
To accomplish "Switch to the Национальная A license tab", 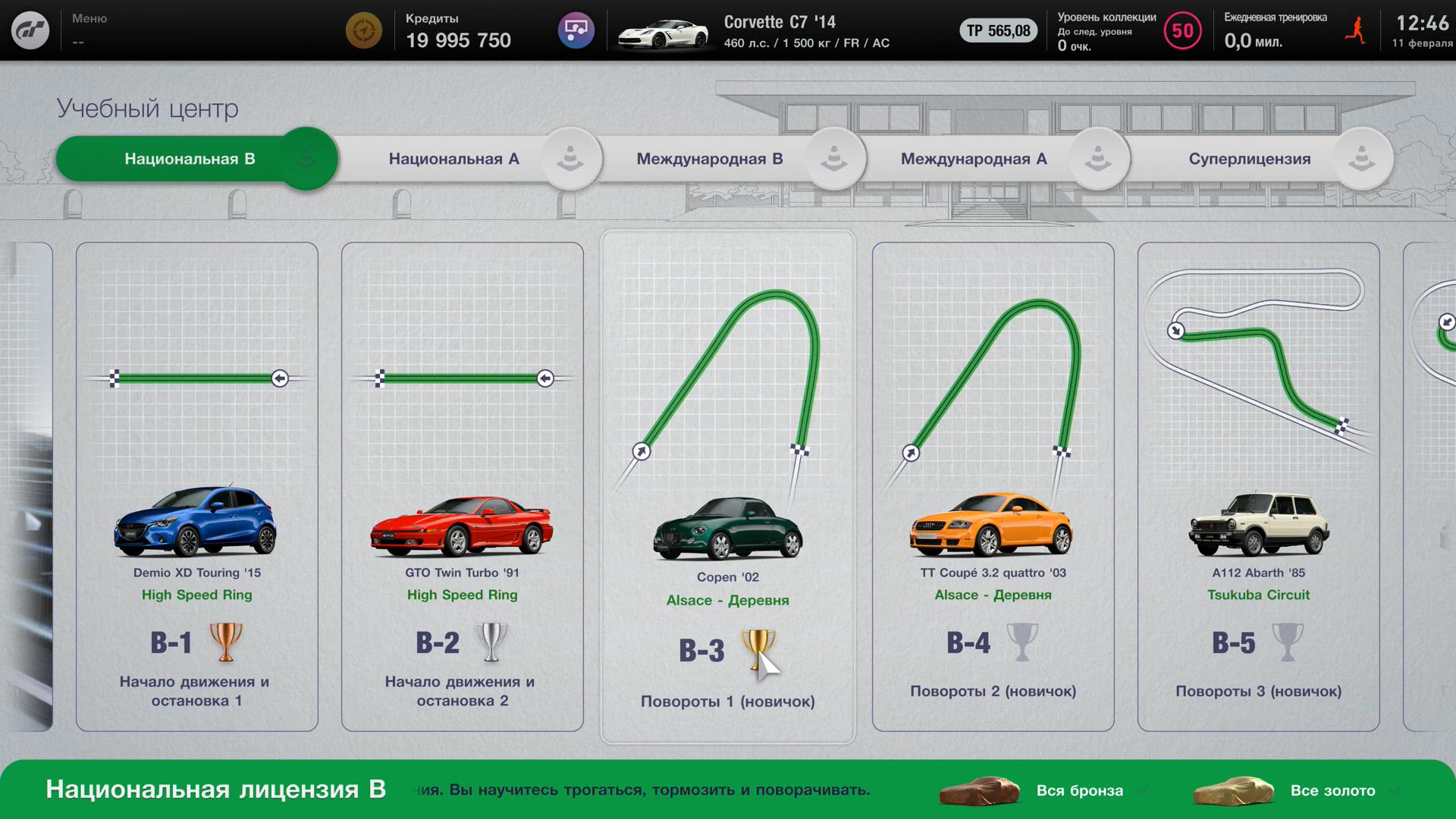I will point(453,159).
